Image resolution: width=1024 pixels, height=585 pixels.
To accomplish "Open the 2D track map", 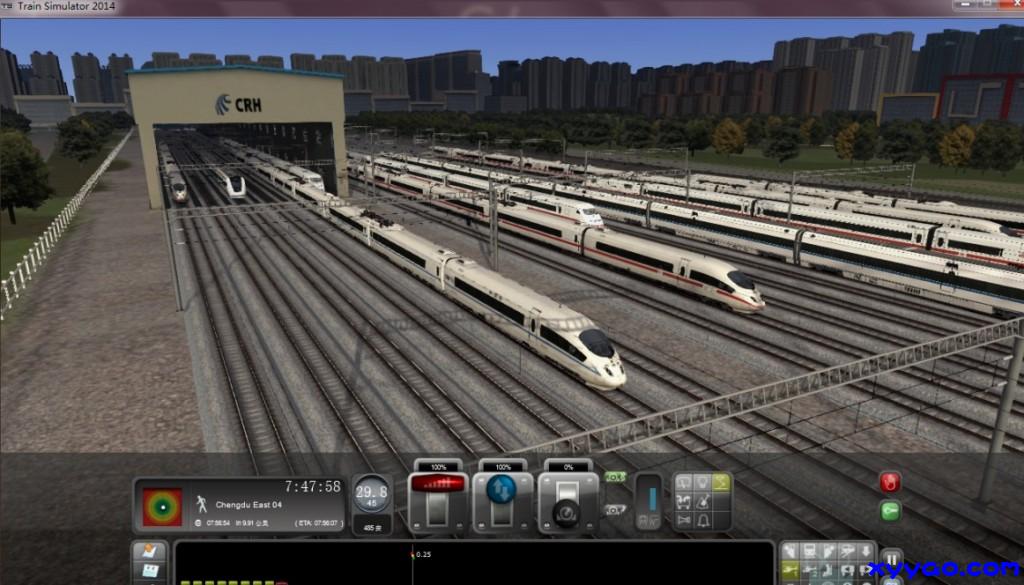I will pos(151,551).
